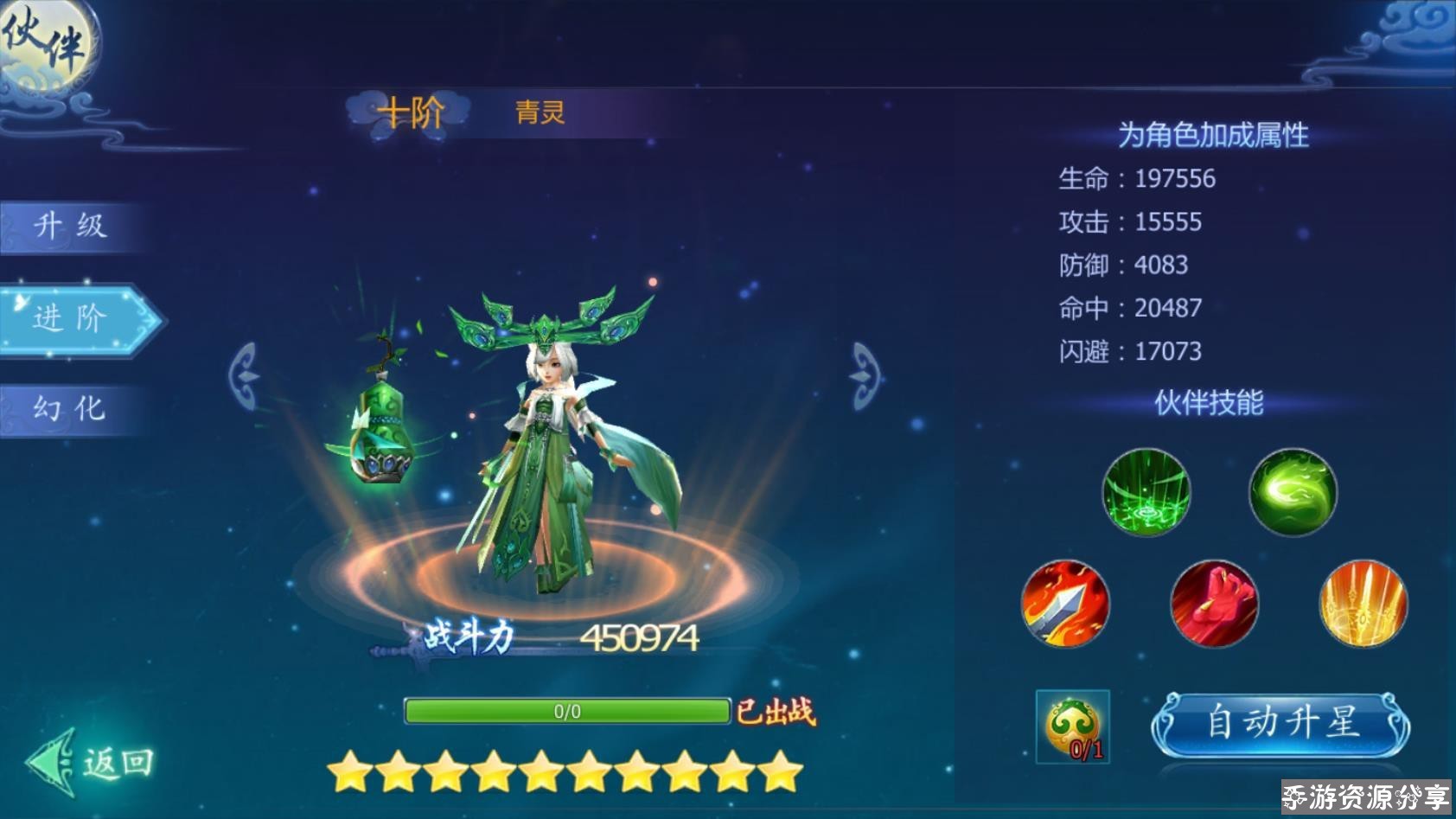Show the previous companion with left arrow

(x=245, y=375)
